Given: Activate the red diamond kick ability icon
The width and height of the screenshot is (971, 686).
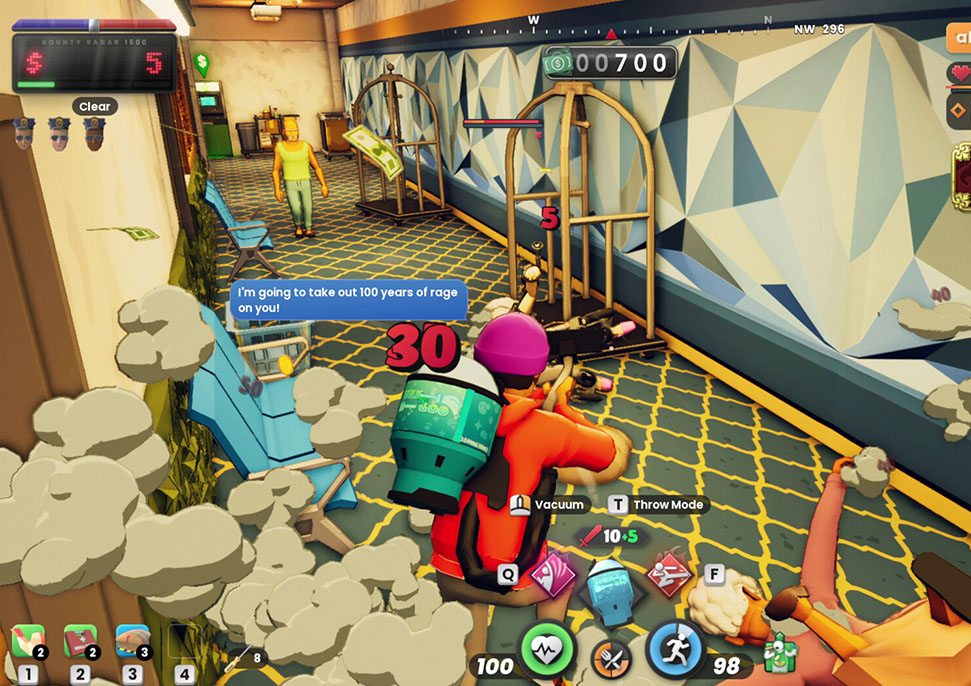Looking at the screenshot, I should [x=663, y=577].
